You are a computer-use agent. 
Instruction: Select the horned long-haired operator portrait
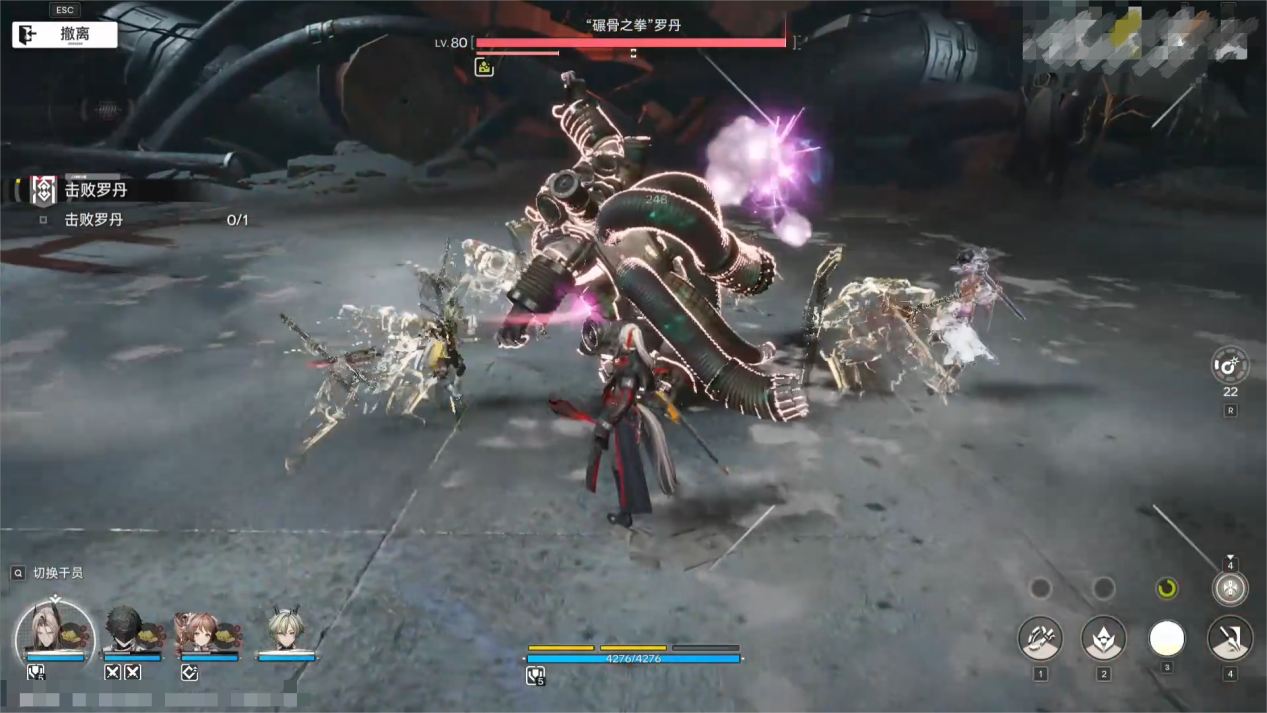point(55,634)
